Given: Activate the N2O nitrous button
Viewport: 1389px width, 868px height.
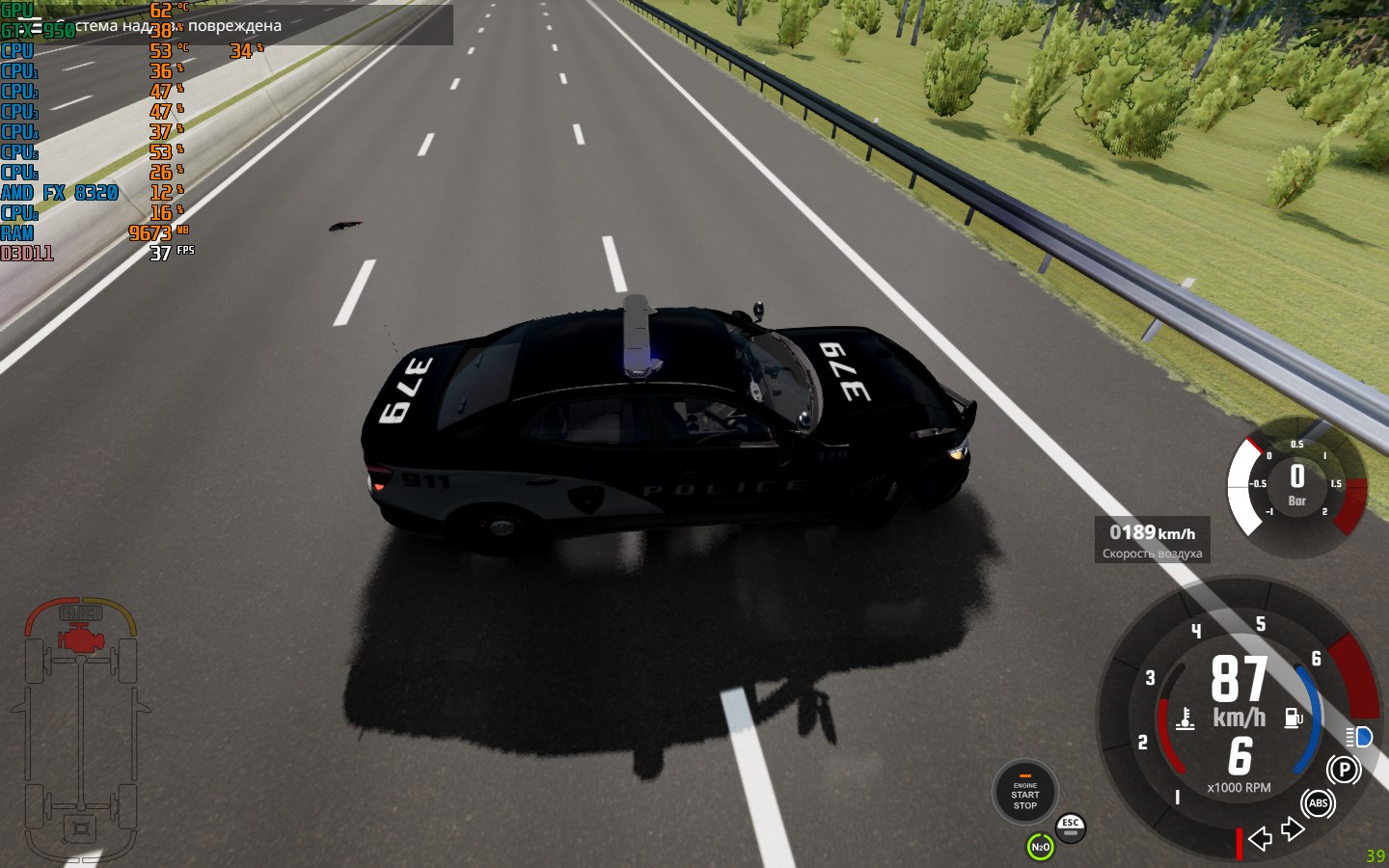Looking at the screenshot, I should 1040,847.
